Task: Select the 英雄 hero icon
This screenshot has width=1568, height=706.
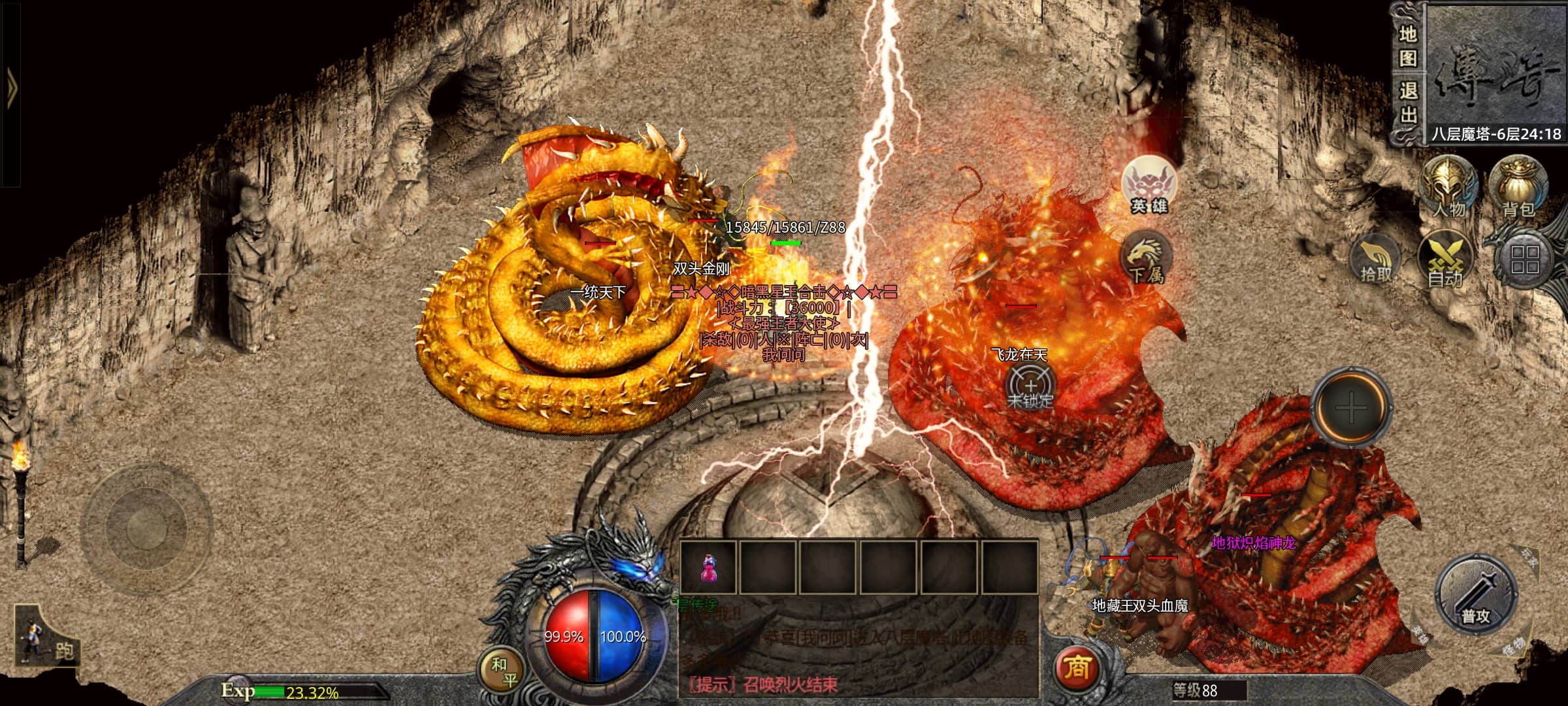Action: click(x=1149, y=186)
